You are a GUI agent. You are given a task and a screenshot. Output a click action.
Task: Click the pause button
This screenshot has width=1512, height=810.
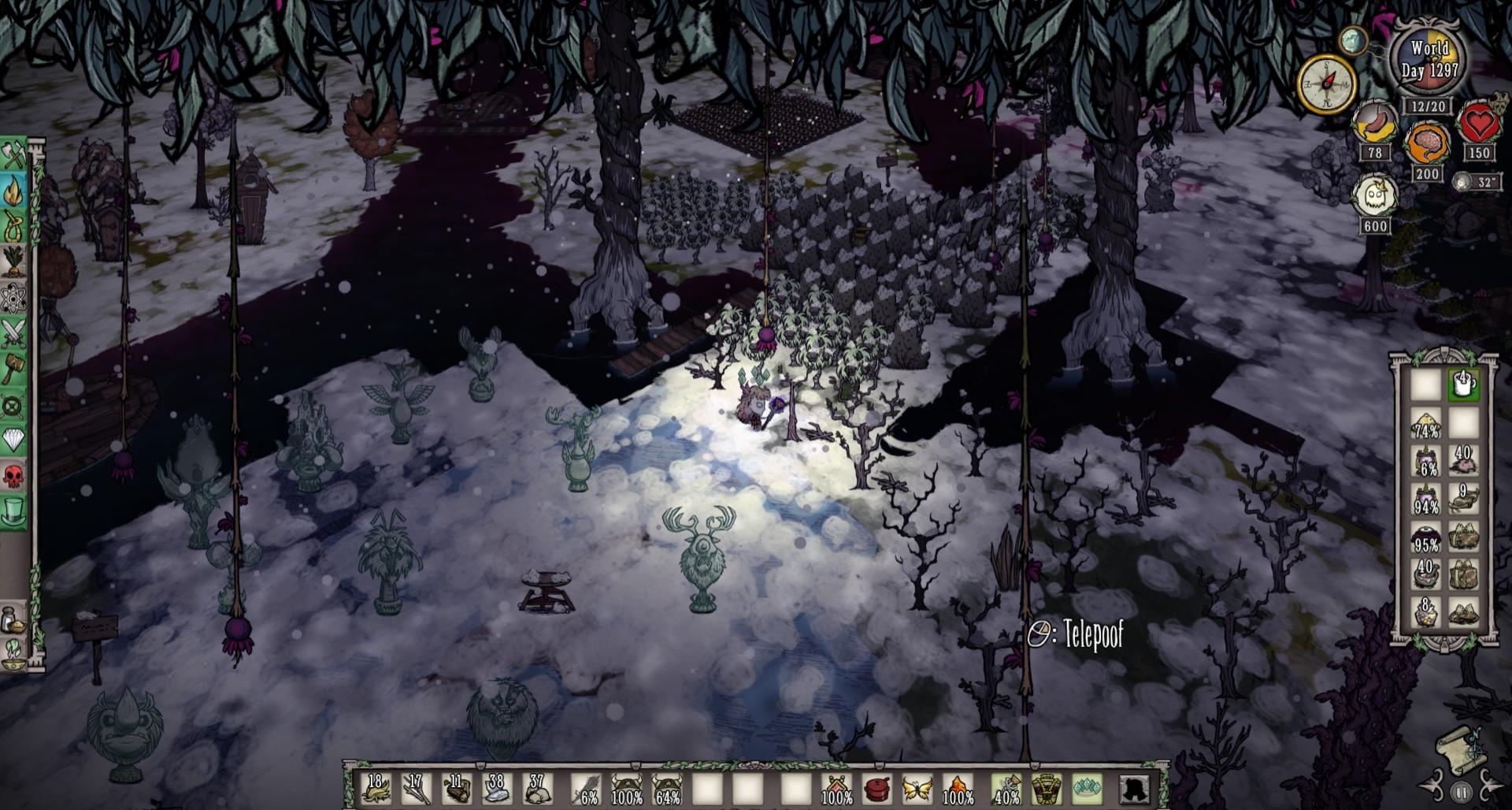(x=1462, y=791)
